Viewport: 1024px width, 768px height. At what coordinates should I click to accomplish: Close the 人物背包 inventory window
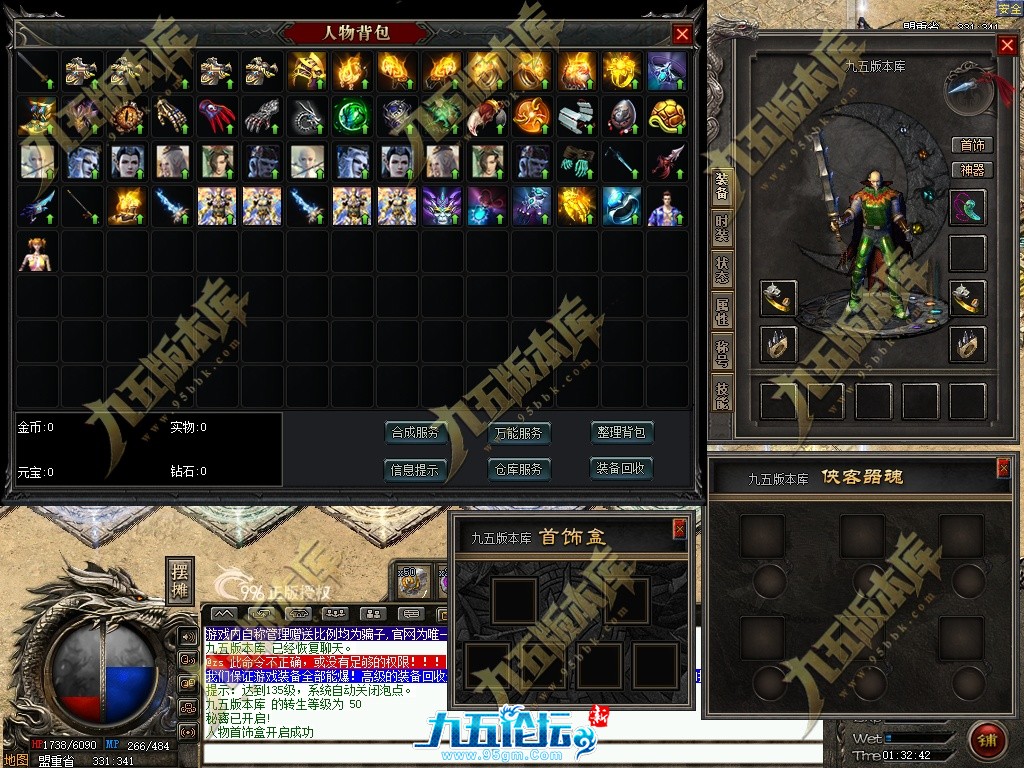coord(683,34)
